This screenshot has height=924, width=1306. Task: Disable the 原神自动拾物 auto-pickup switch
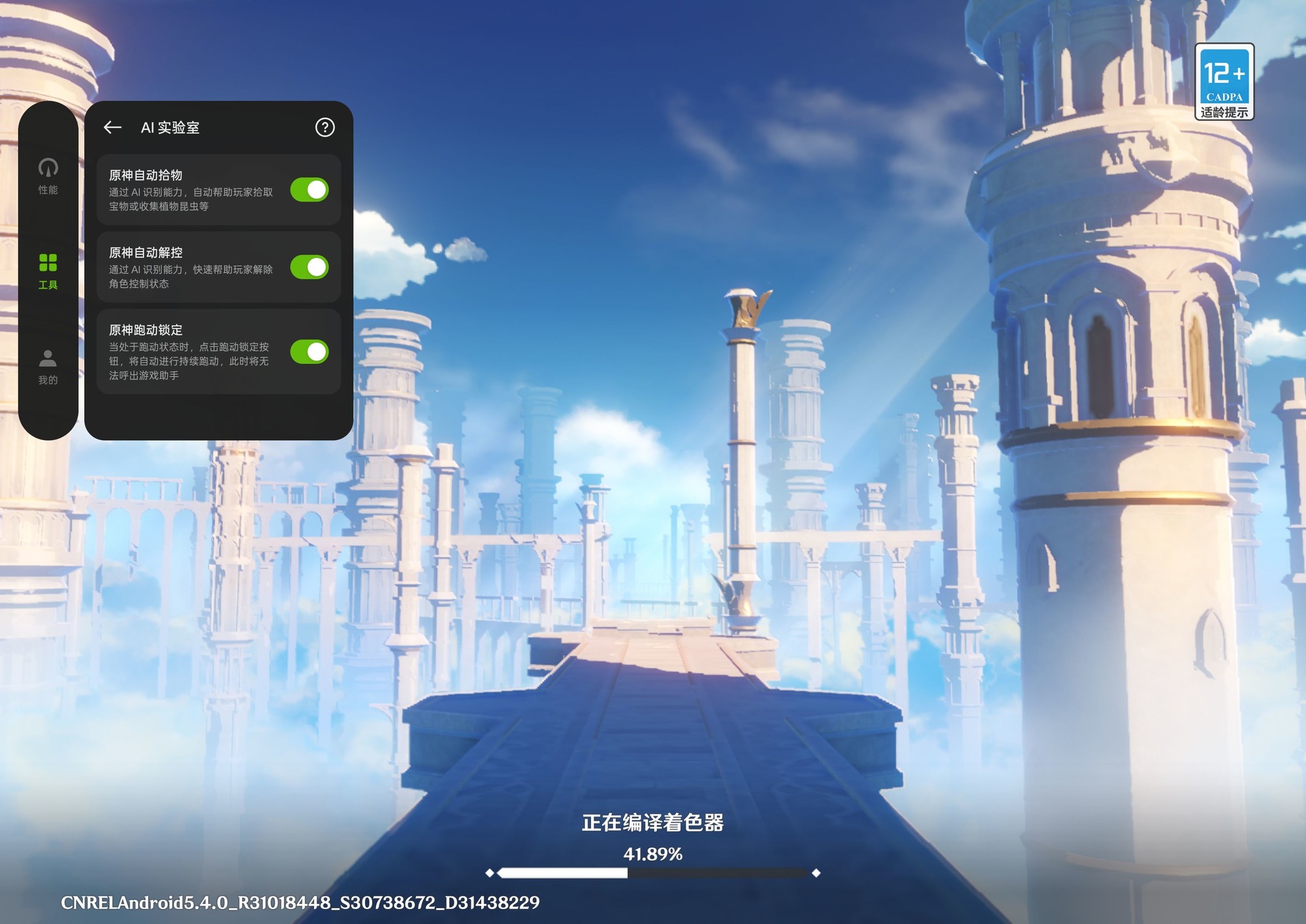(308, 191)
